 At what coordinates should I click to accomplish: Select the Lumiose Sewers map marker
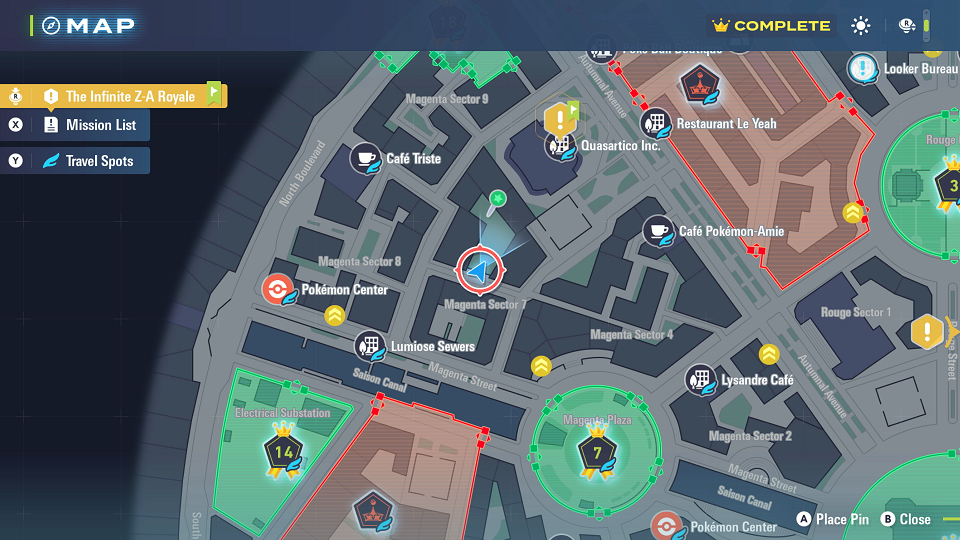pos(371,347)
